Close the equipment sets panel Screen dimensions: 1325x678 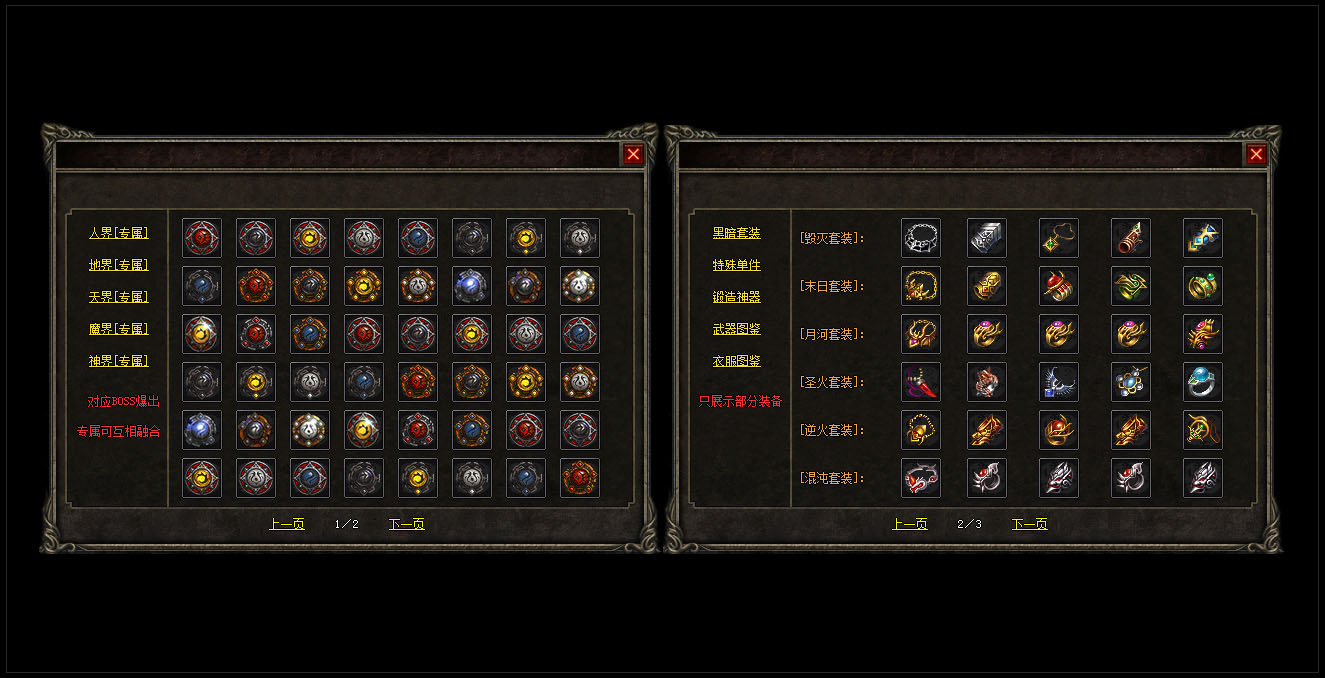1256,154
